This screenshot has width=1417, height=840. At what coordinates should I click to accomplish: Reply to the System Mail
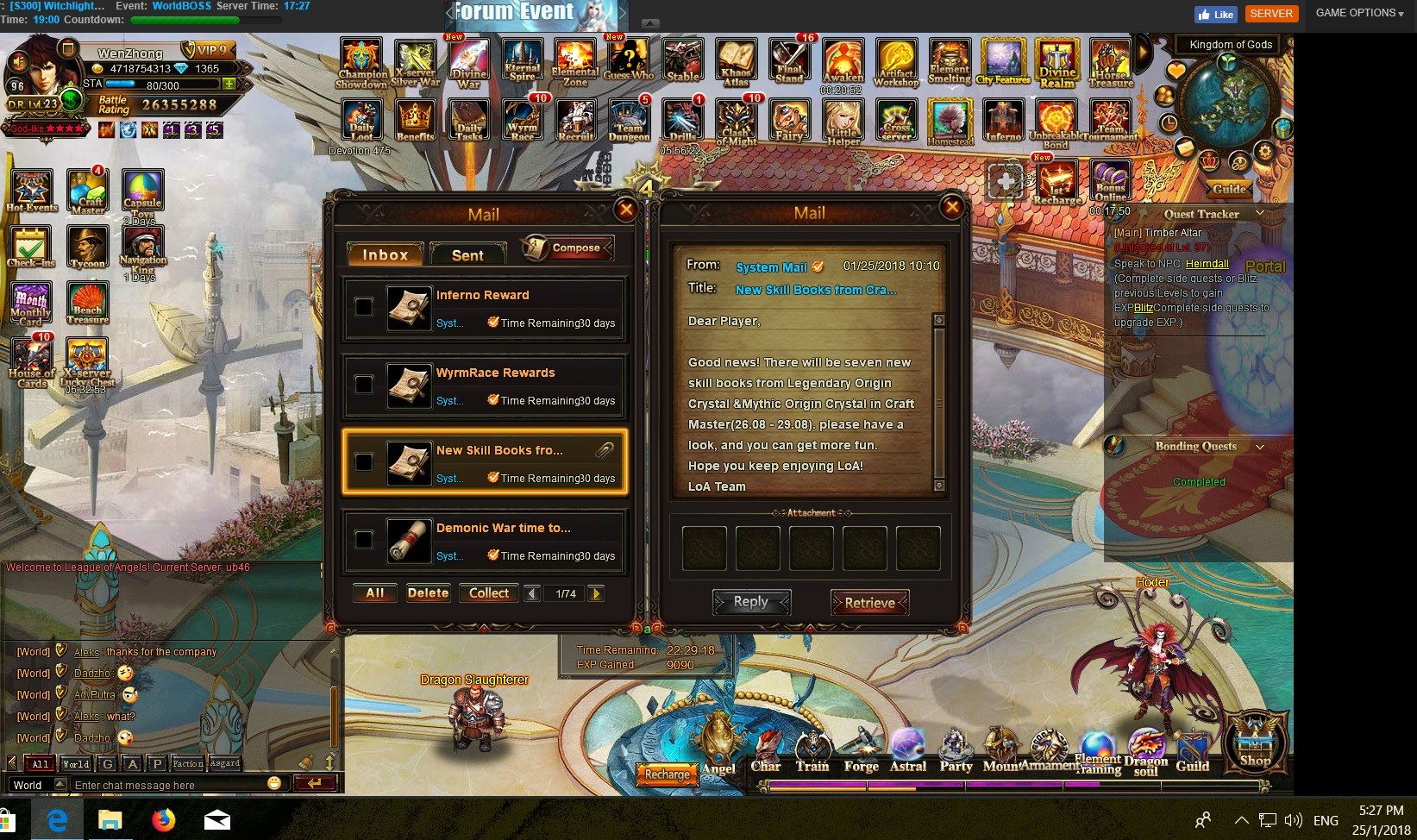tap(750, 602)
